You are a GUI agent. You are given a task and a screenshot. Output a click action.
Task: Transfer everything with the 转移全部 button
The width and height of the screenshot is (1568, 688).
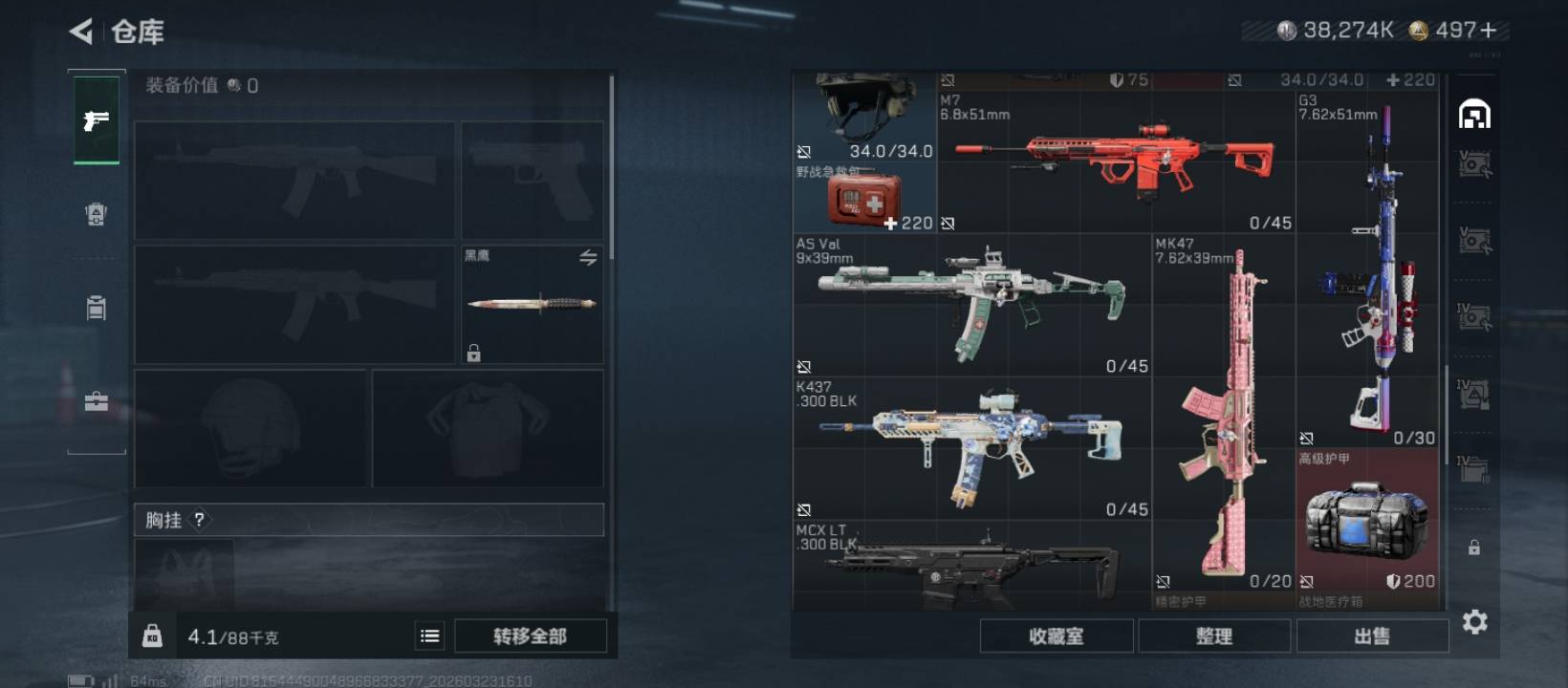point(530,636)
